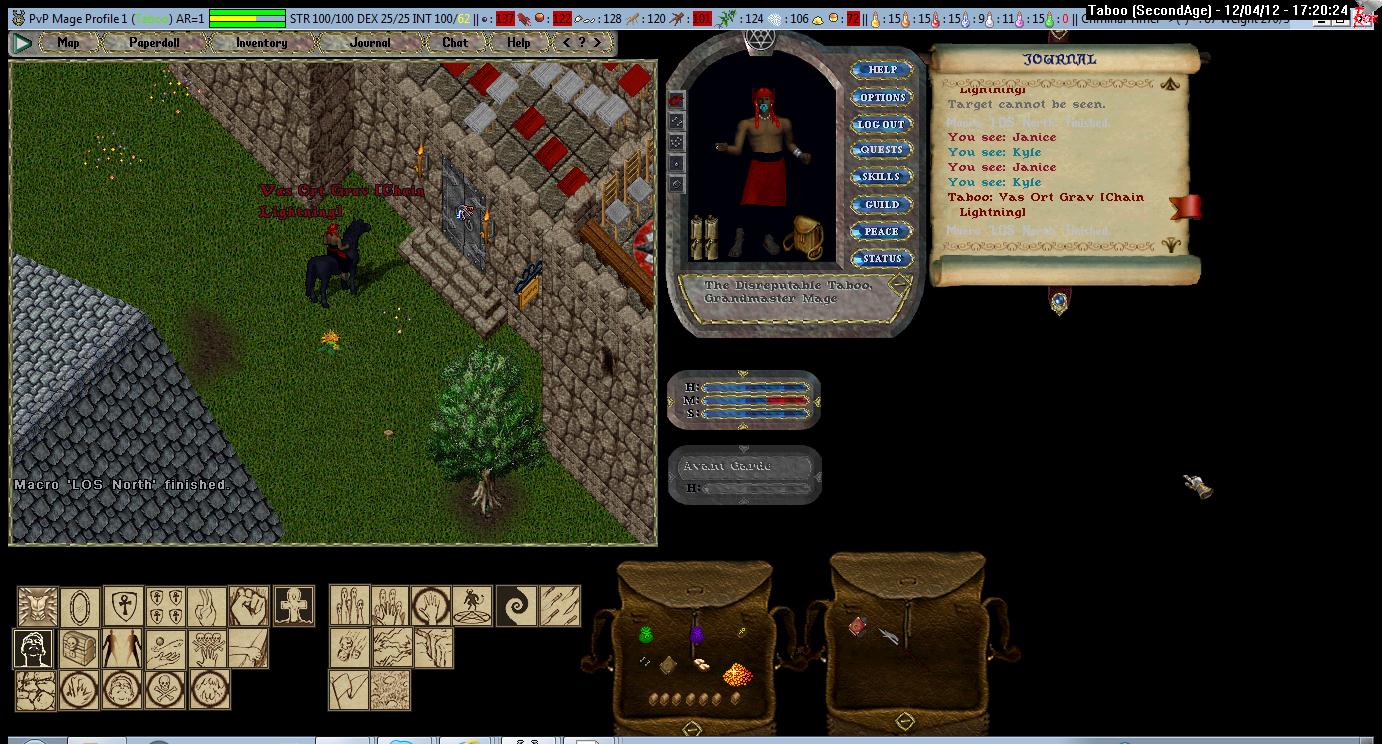Open Inventory from the top toolbar
The height and width of the screenshot is (744, 1382).
[261, 43]
